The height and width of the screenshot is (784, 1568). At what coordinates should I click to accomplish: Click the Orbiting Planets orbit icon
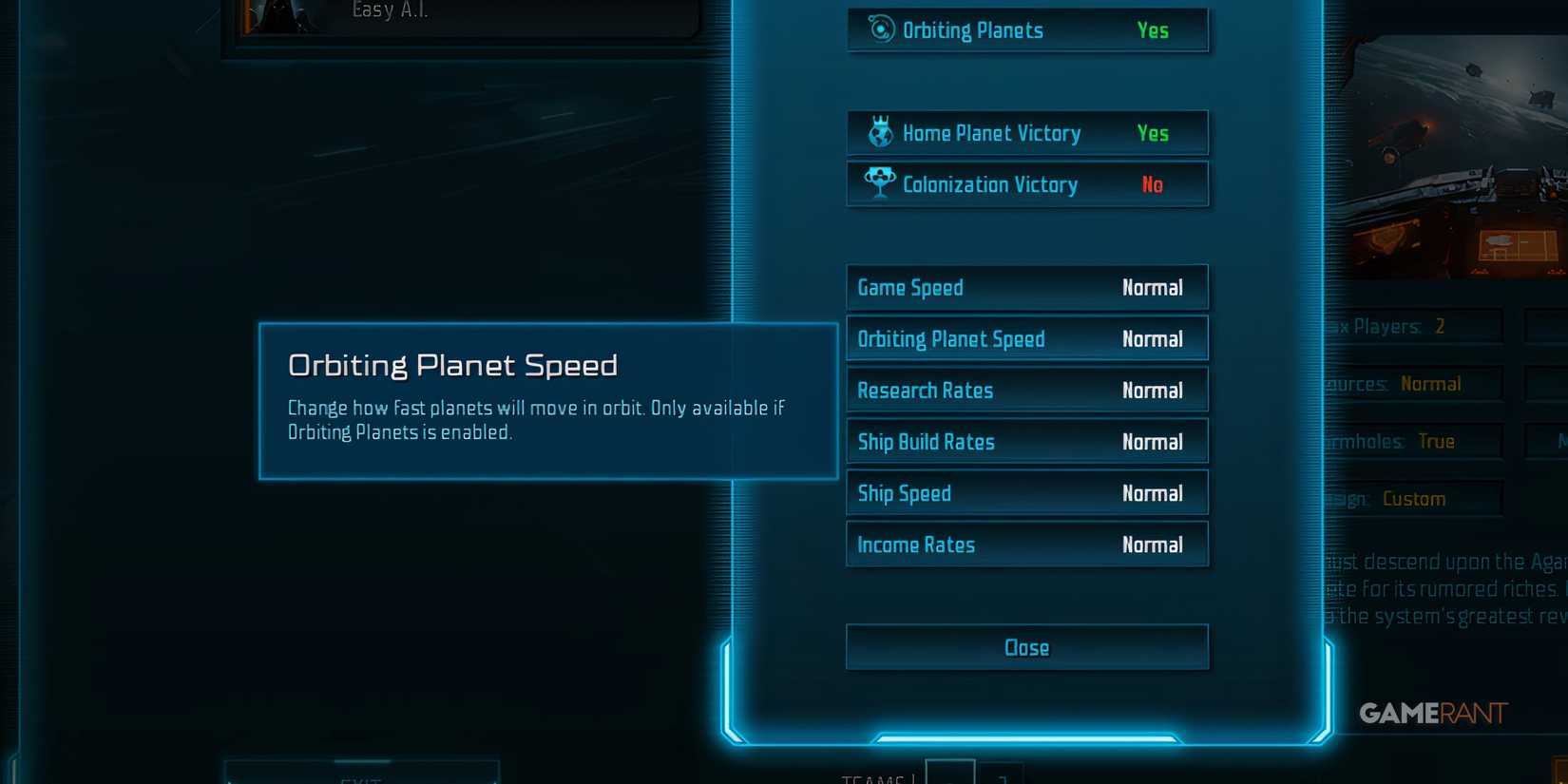(x=883, y=29)
